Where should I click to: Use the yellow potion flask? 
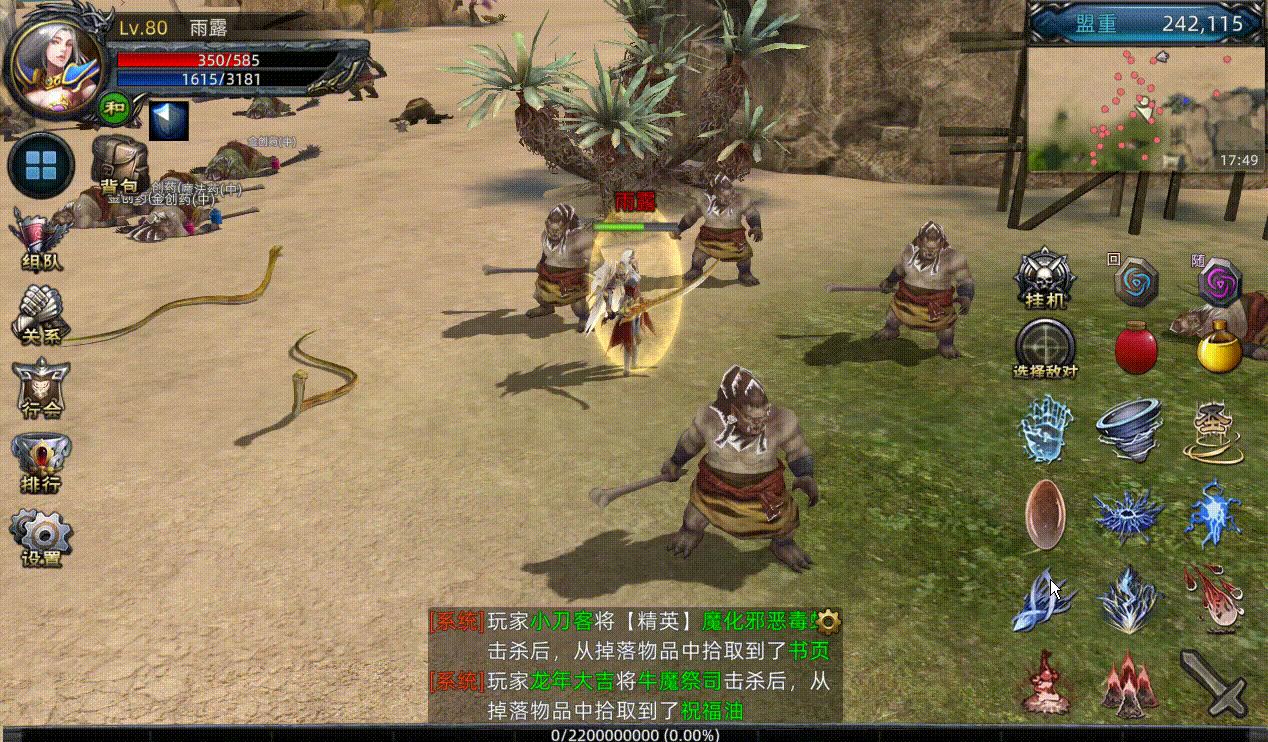[1219, 347]
